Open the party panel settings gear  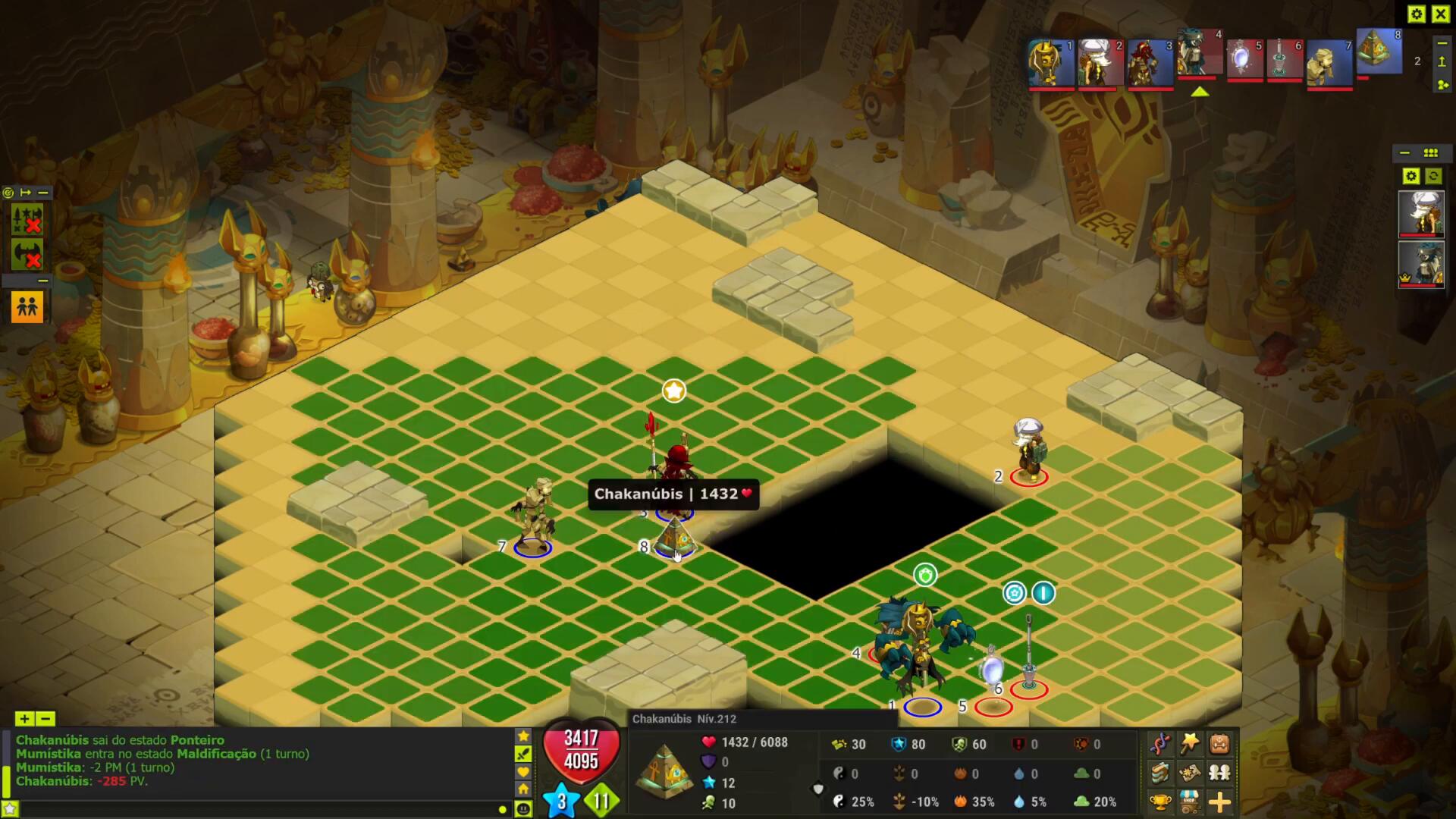point(1410,176)
